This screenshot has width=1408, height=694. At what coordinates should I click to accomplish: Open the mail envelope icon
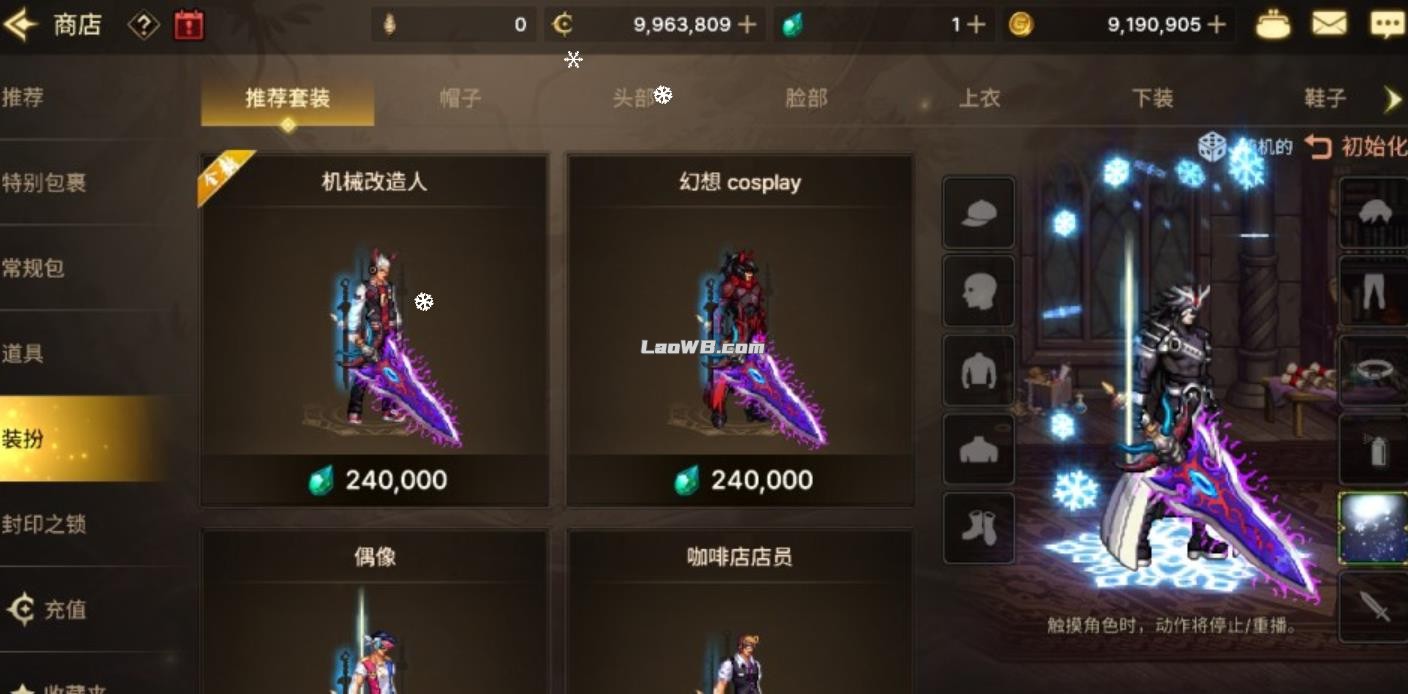point(1329,24)
